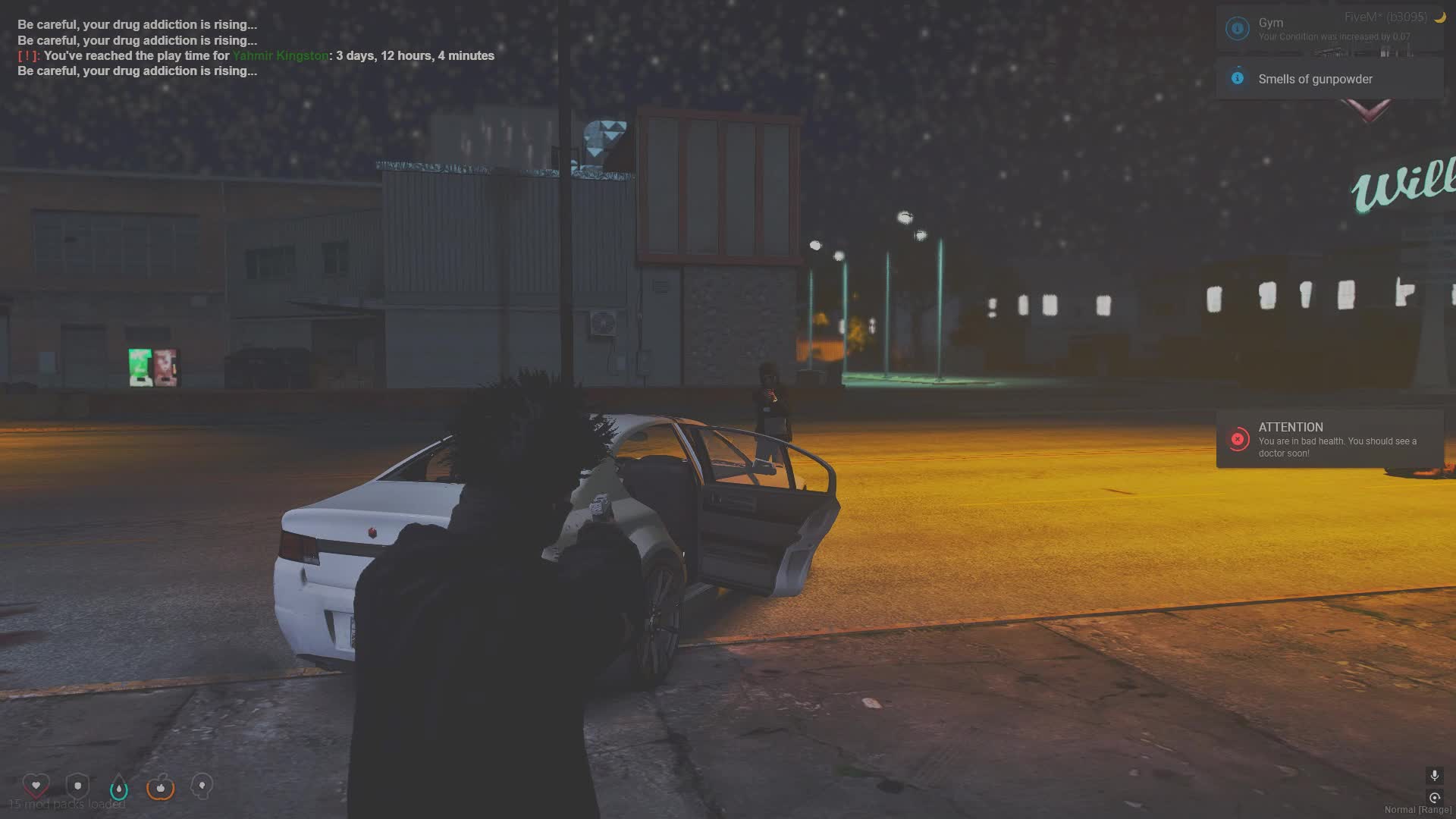Click the circular voice range icon
Viewport: 1456px width, 819px height.
point(1434,798)
